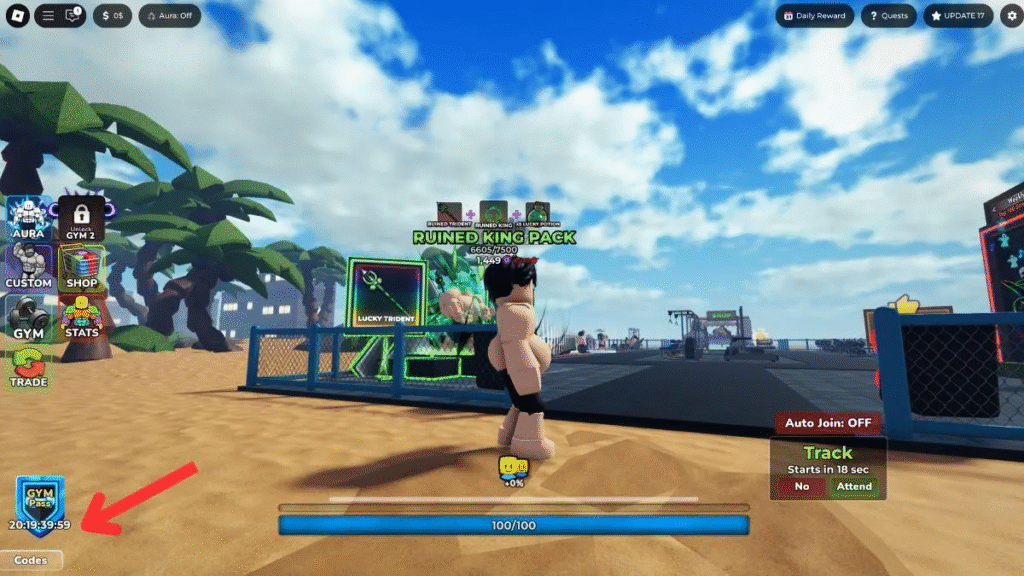This screenshot has height=576, width=1024.
Task: Open the settings gear
Action: point(1010,16)
